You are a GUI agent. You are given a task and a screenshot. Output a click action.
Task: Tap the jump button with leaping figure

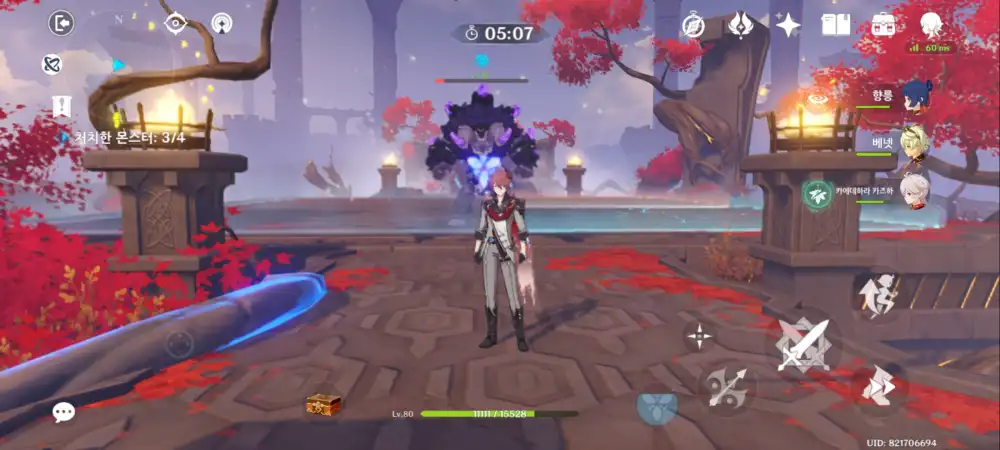(x=879, y=295)
